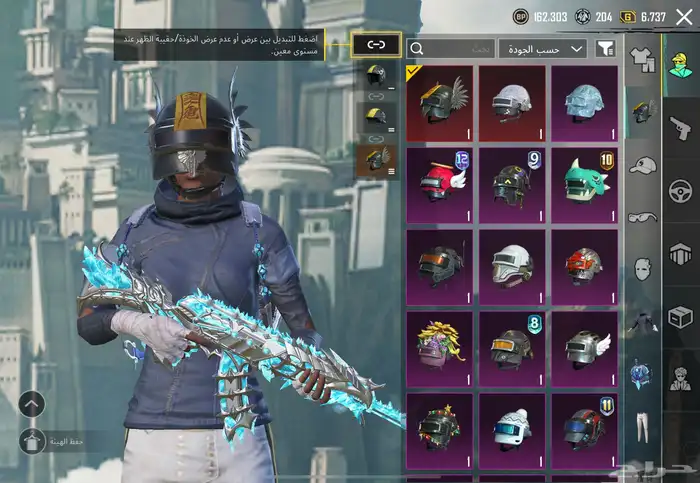Select the icy crystal helmet skin
Image resolution: width=700 pixels, height=483 pixels.
click(x=584, y=102)
